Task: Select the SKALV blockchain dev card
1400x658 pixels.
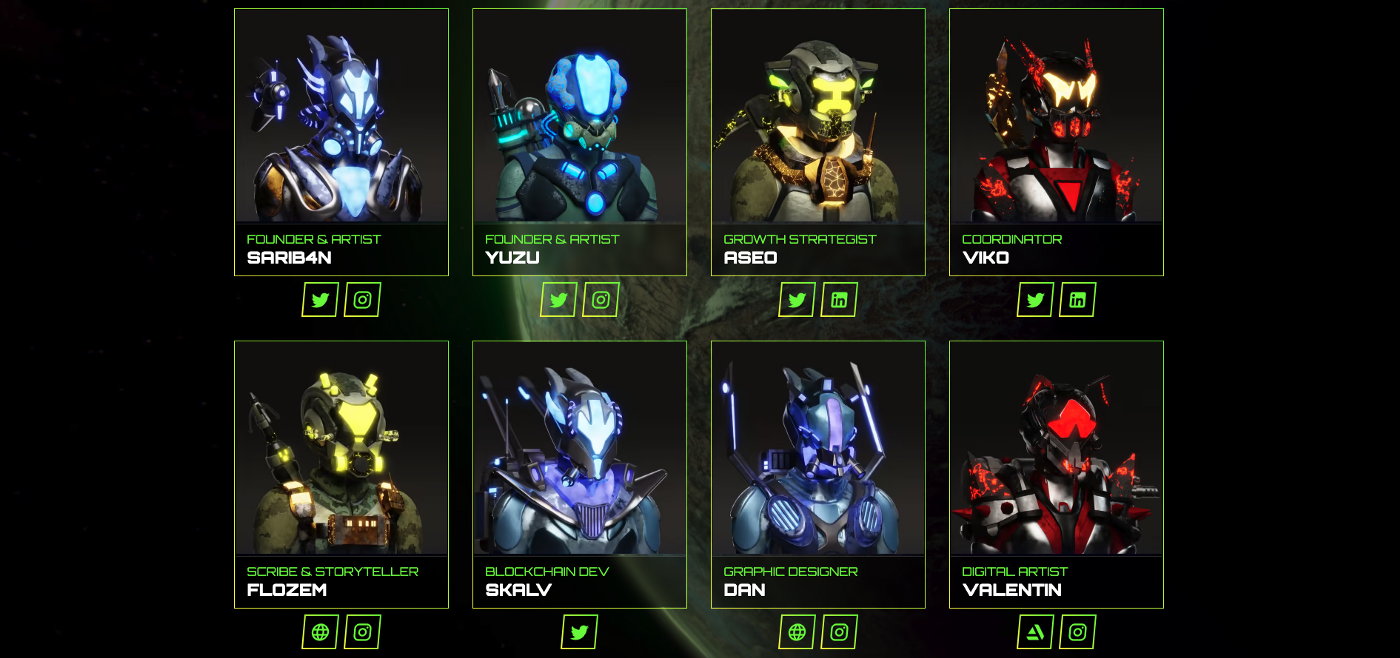Action: coord(579,472)
